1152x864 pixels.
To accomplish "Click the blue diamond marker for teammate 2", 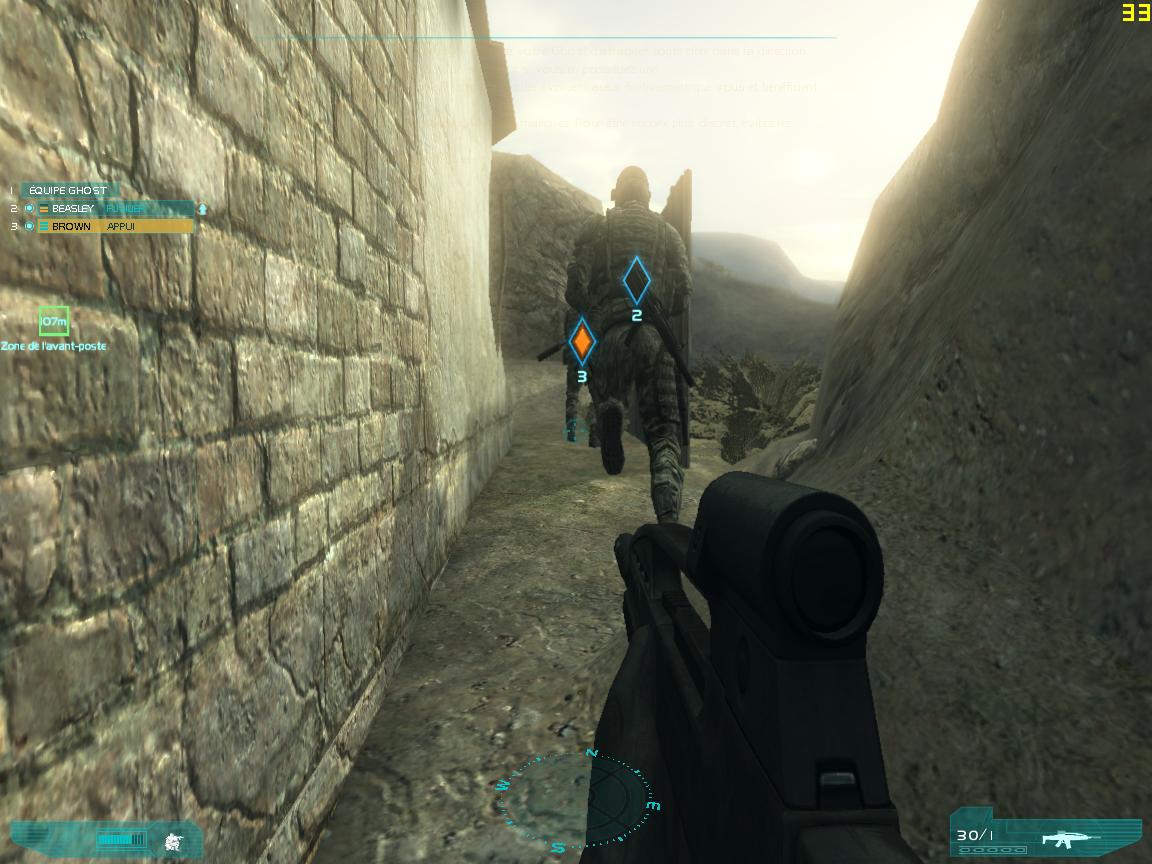I will pos(636,281).
